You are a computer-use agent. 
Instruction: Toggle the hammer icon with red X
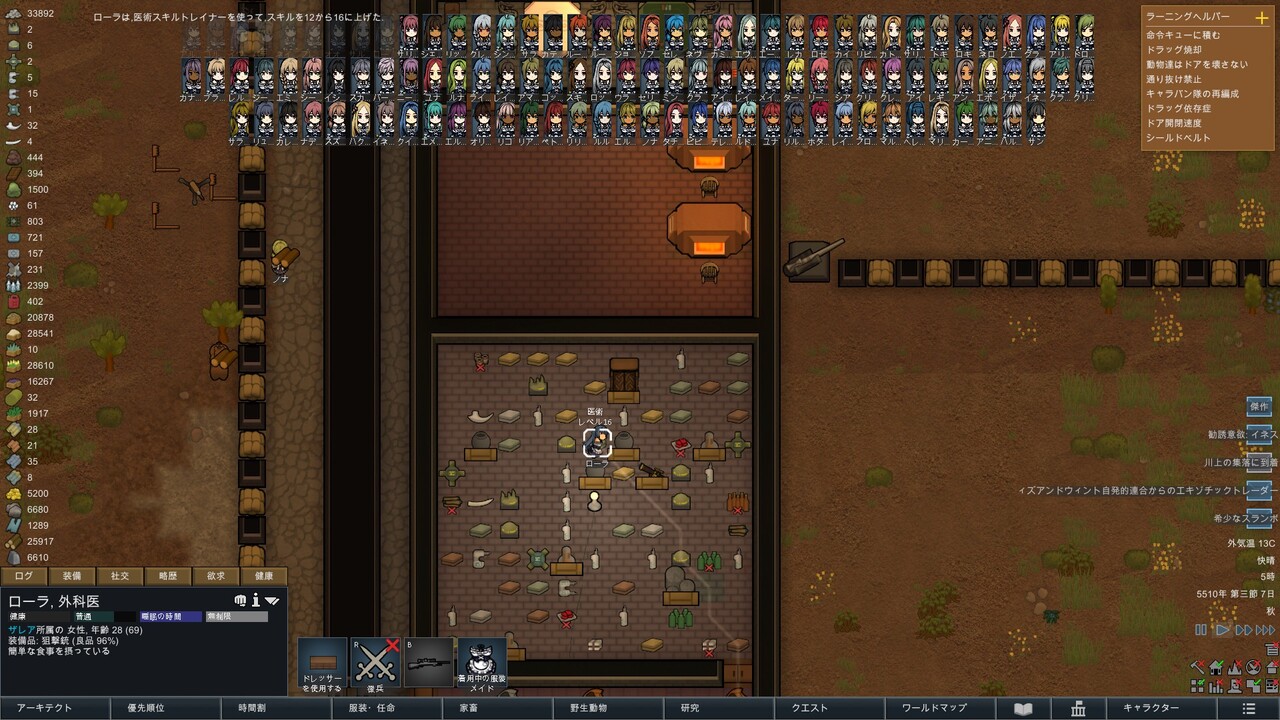(1197, 667)
